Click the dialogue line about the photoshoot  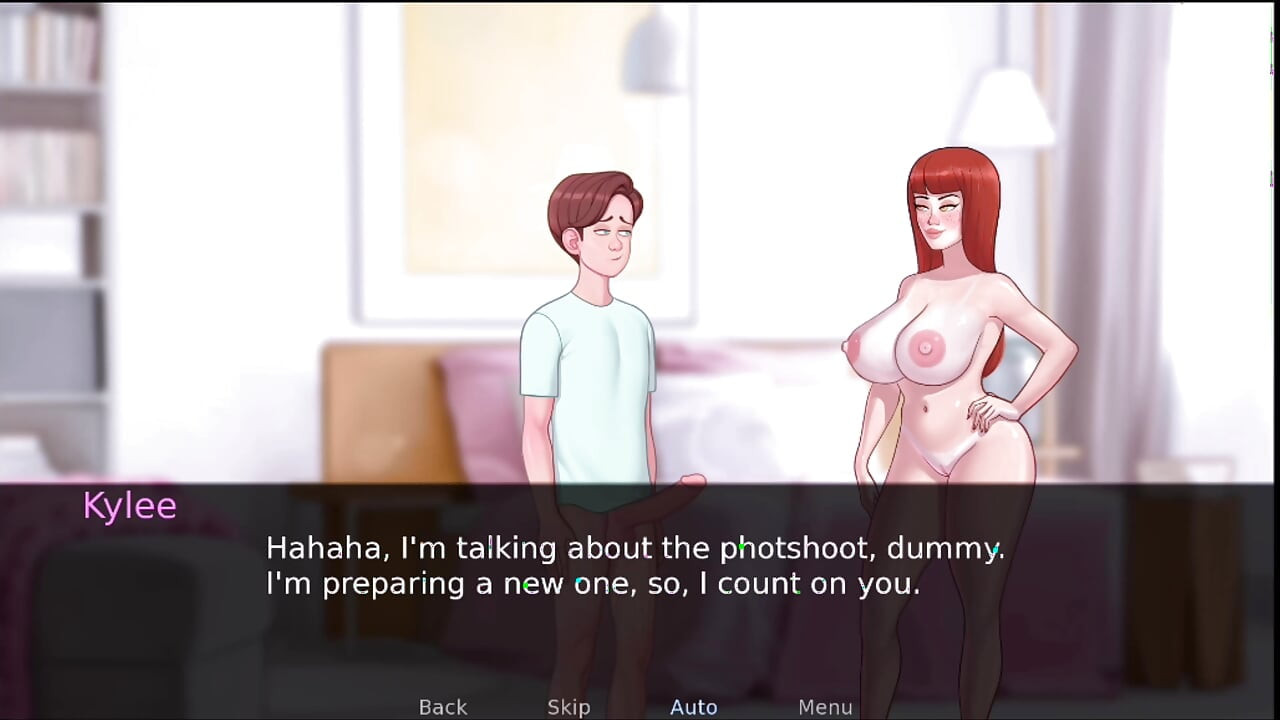click(x=635, y=547)
